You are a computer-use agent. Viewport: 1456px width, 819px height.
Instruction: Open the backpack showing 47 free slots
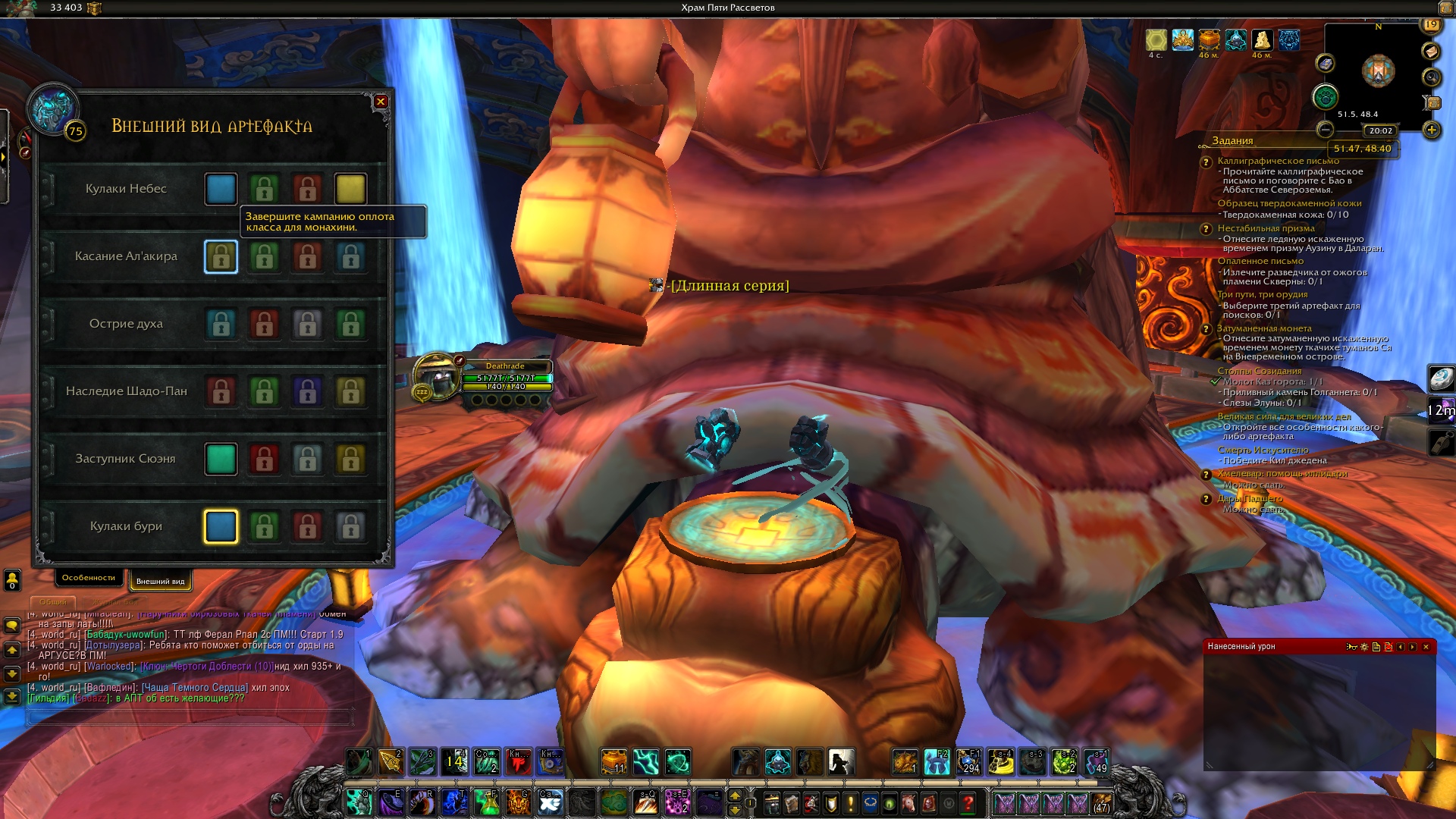[1102, 802]
